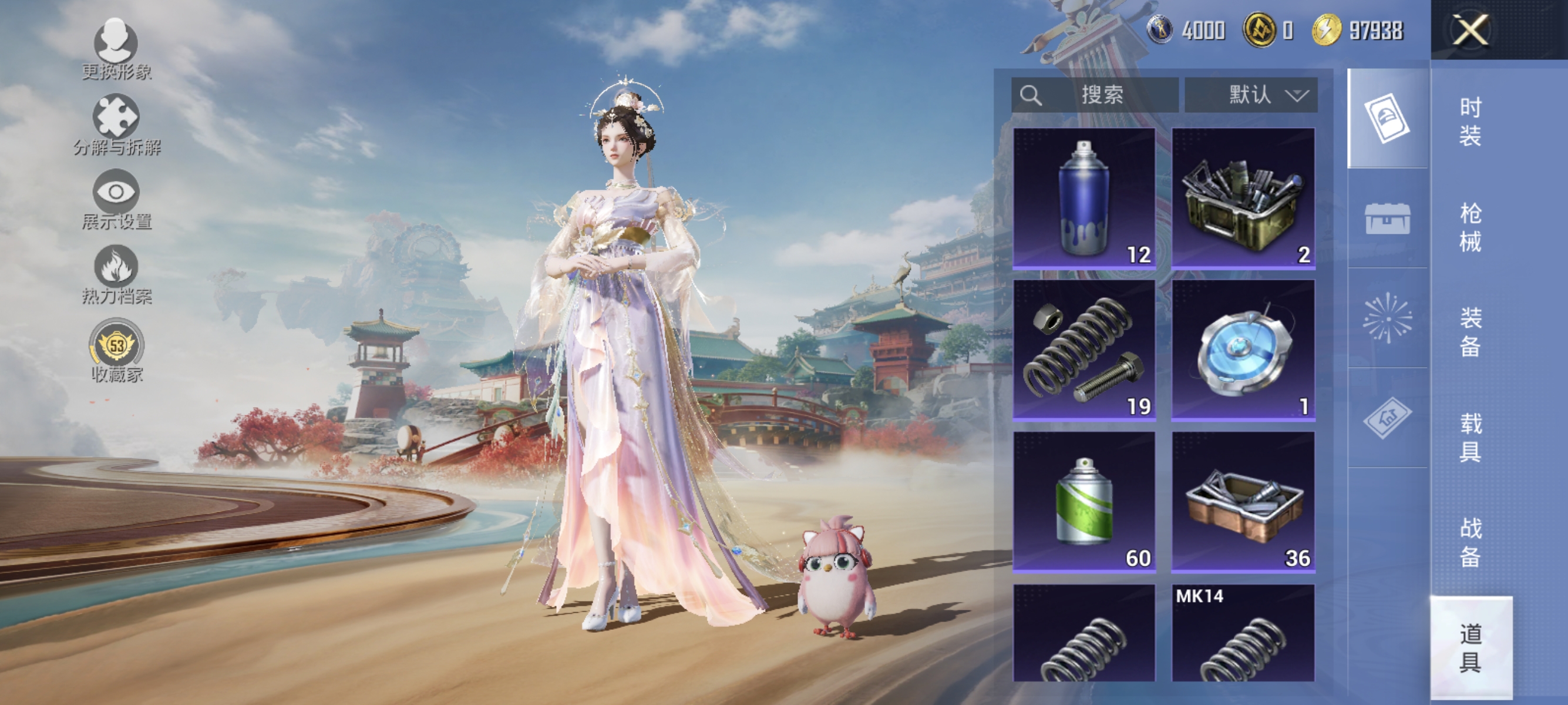Switch to the 时装 outfits tab

[1471, 123]
